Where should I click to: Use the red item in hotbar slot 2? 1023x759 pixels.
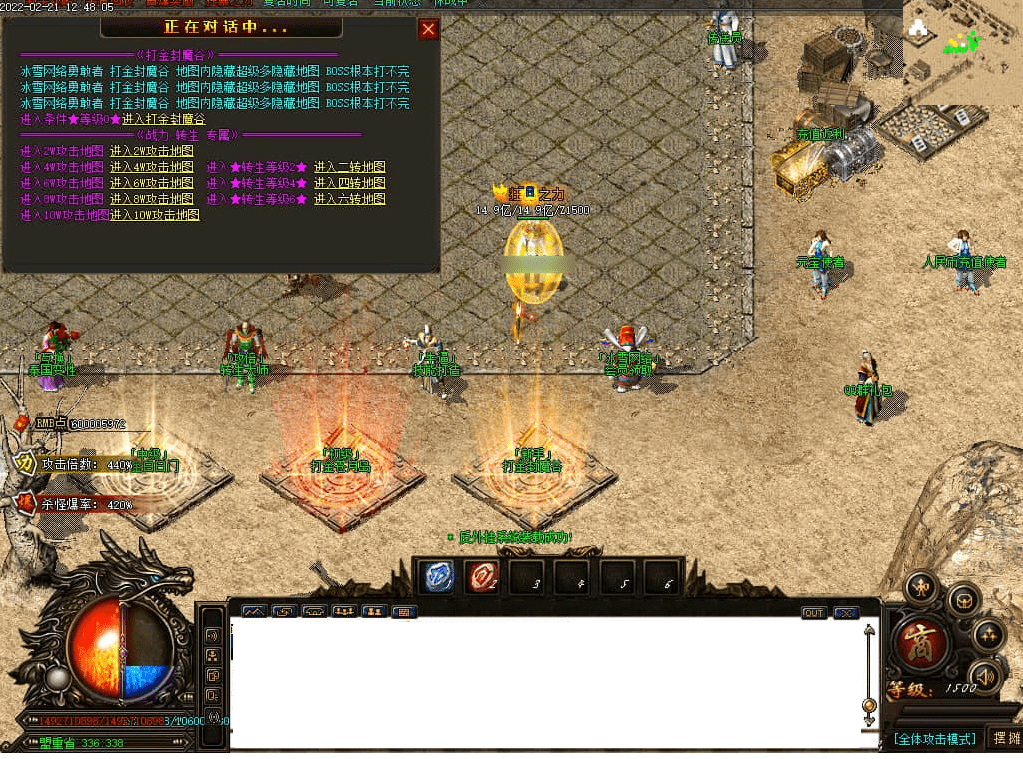coord(482,577)
